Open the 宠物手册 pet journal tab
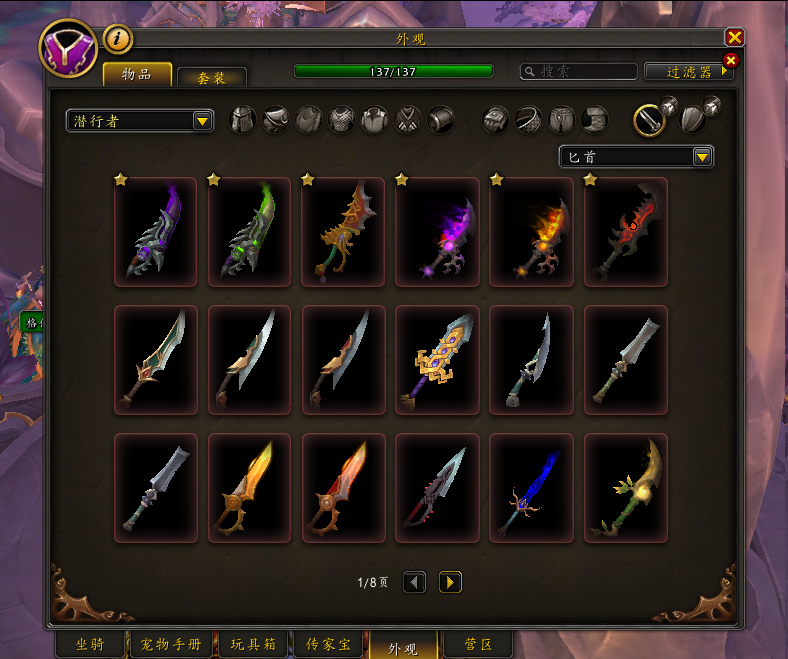 pyautogui.click(x=169, y=645)
